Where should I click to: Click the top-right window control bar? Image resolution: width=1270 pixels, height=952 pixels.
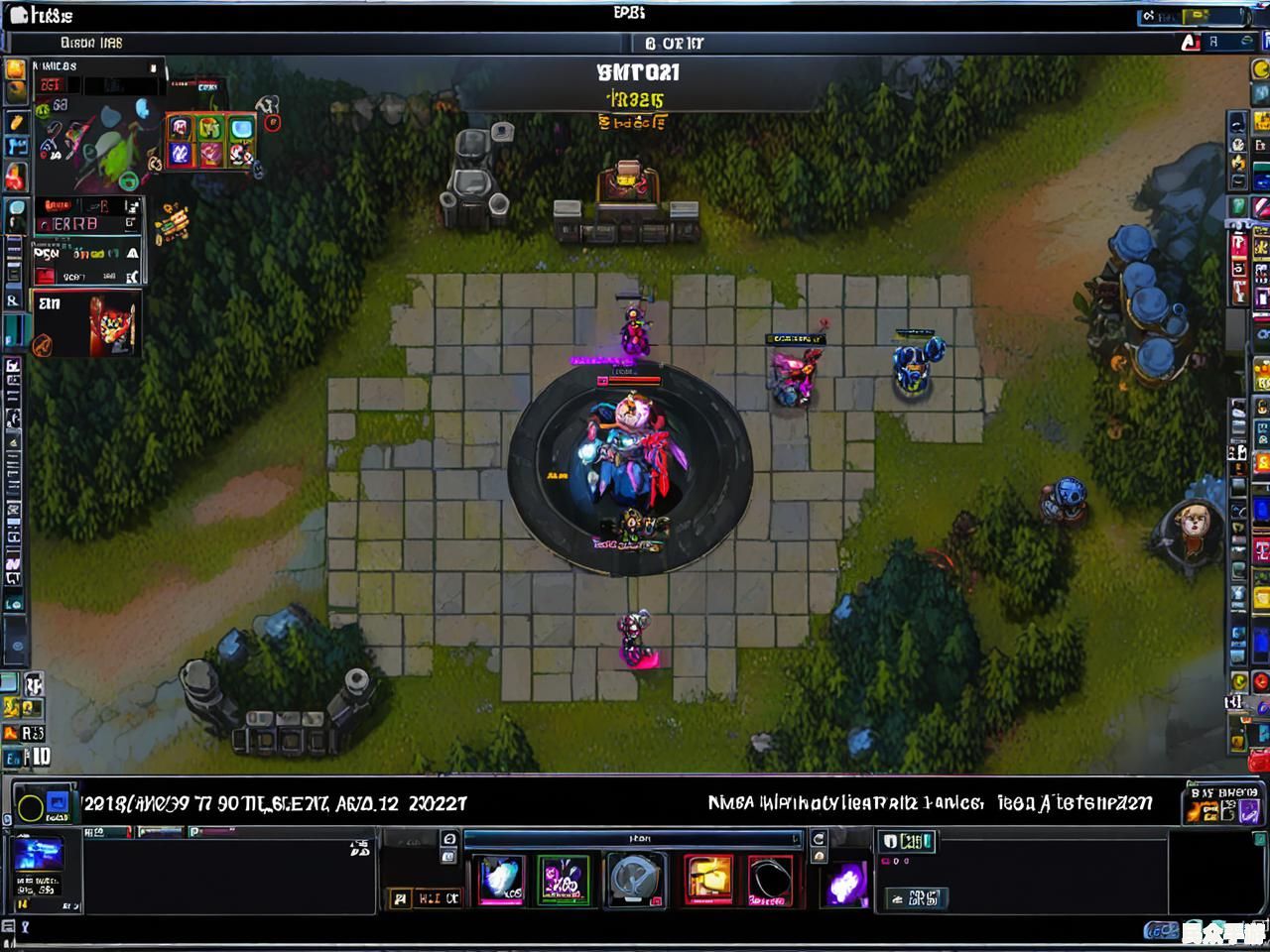point(1191,16)
